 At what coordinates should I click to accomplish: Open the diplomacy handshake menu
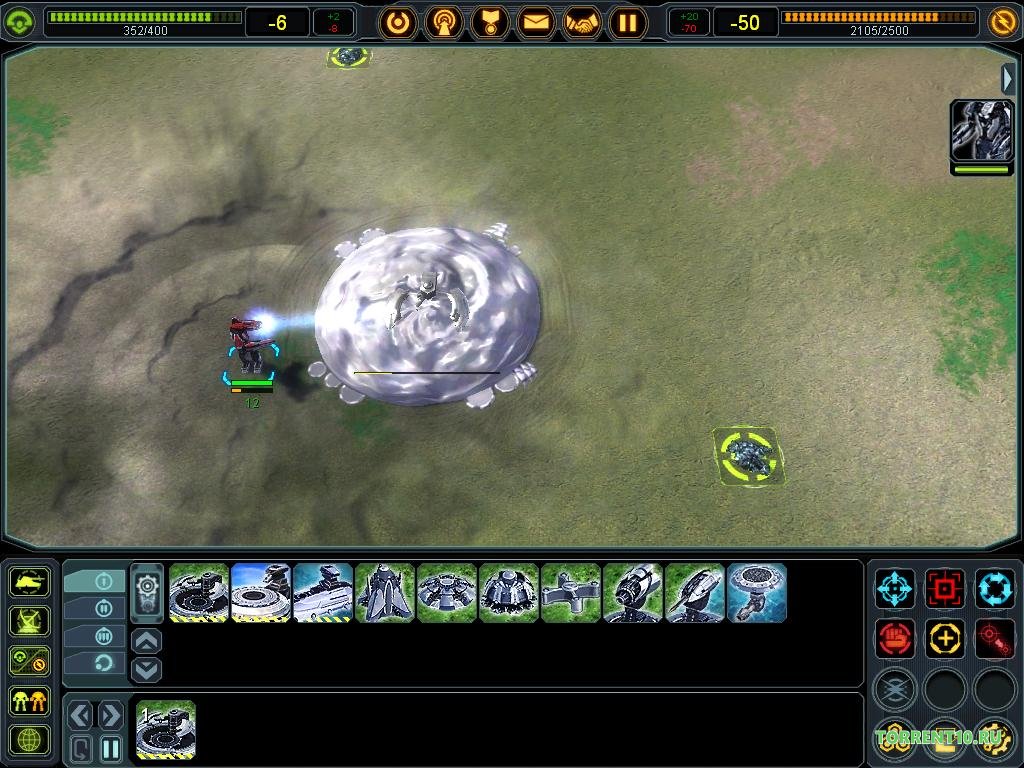click(x=582, y=21)
